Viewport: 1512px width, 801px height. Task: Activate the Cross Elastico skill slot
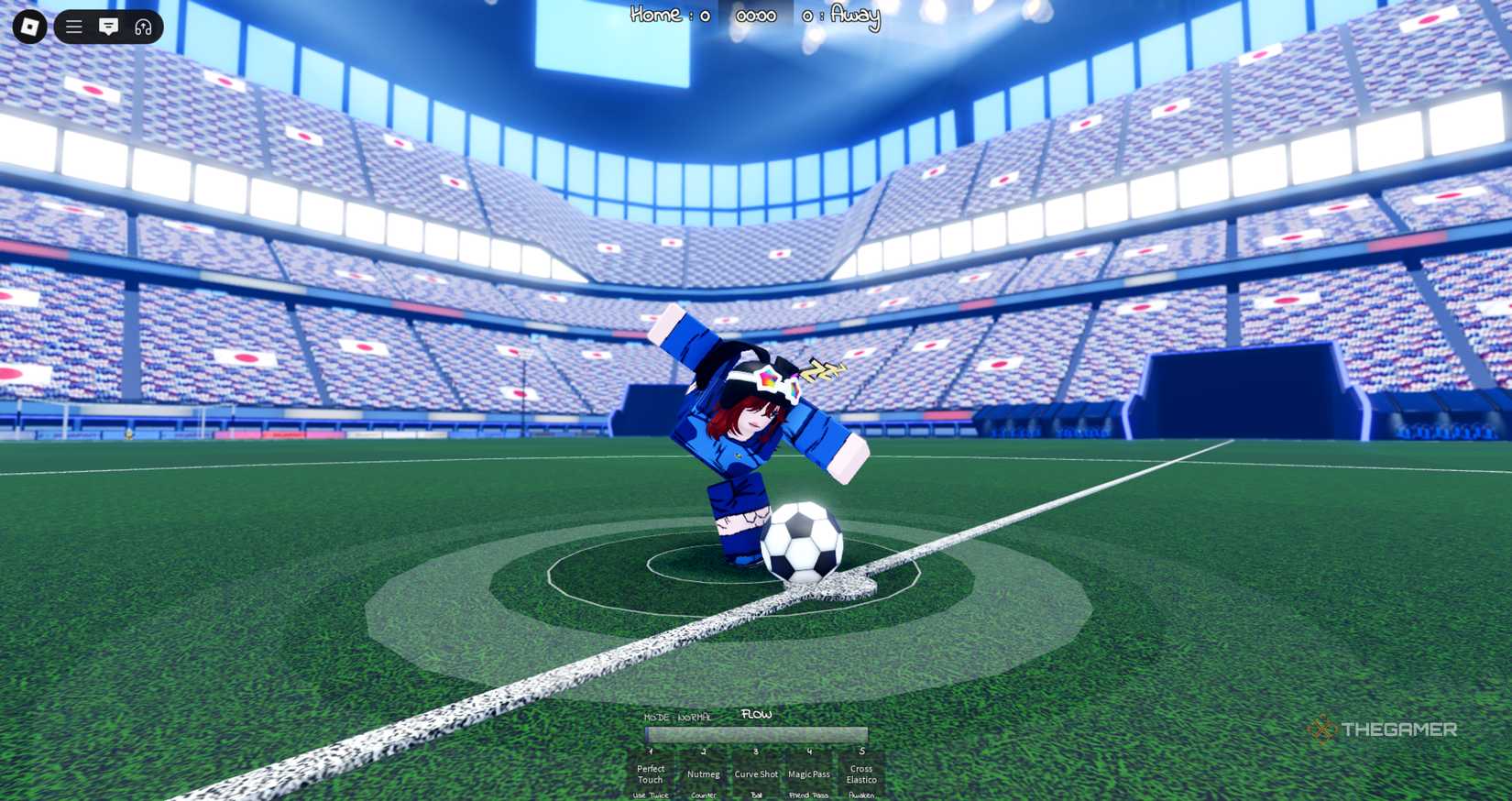click(x=860, y=773)
